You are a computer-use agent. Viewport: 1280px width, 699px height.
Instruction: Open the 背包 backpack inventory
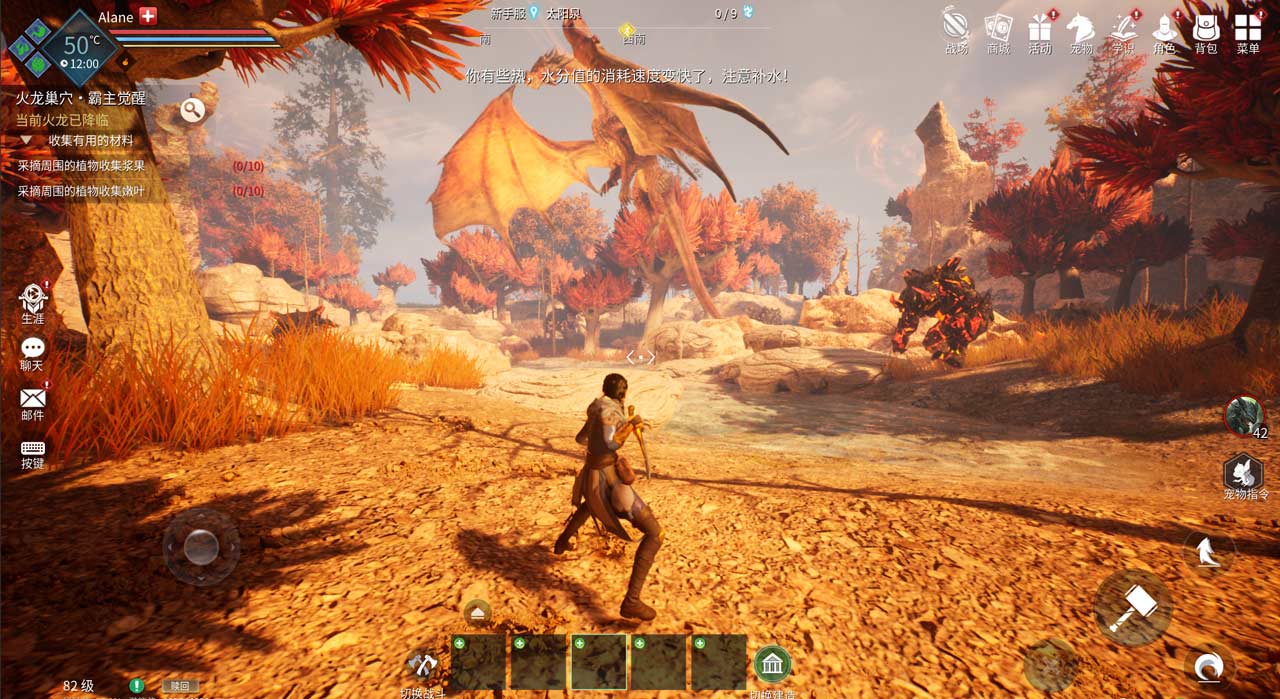(x=1206, y=28)
